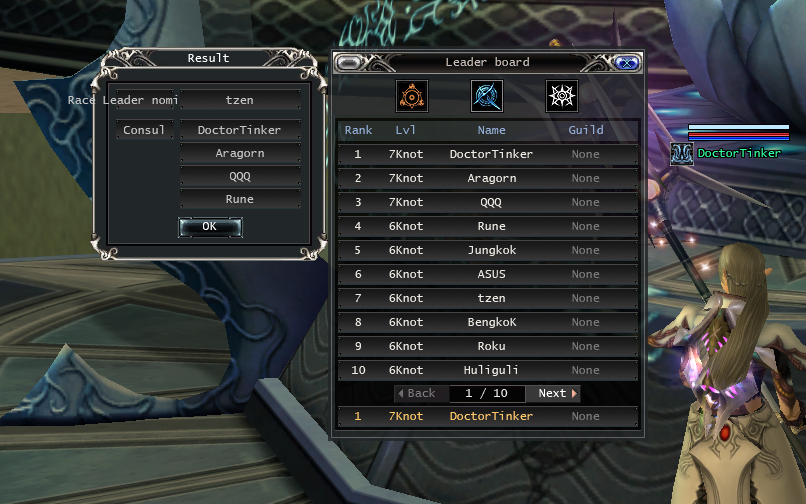This screenshot has height=504, width=806.
Task: Choose the white faction emblem tab
Action: tap(561, 96)
